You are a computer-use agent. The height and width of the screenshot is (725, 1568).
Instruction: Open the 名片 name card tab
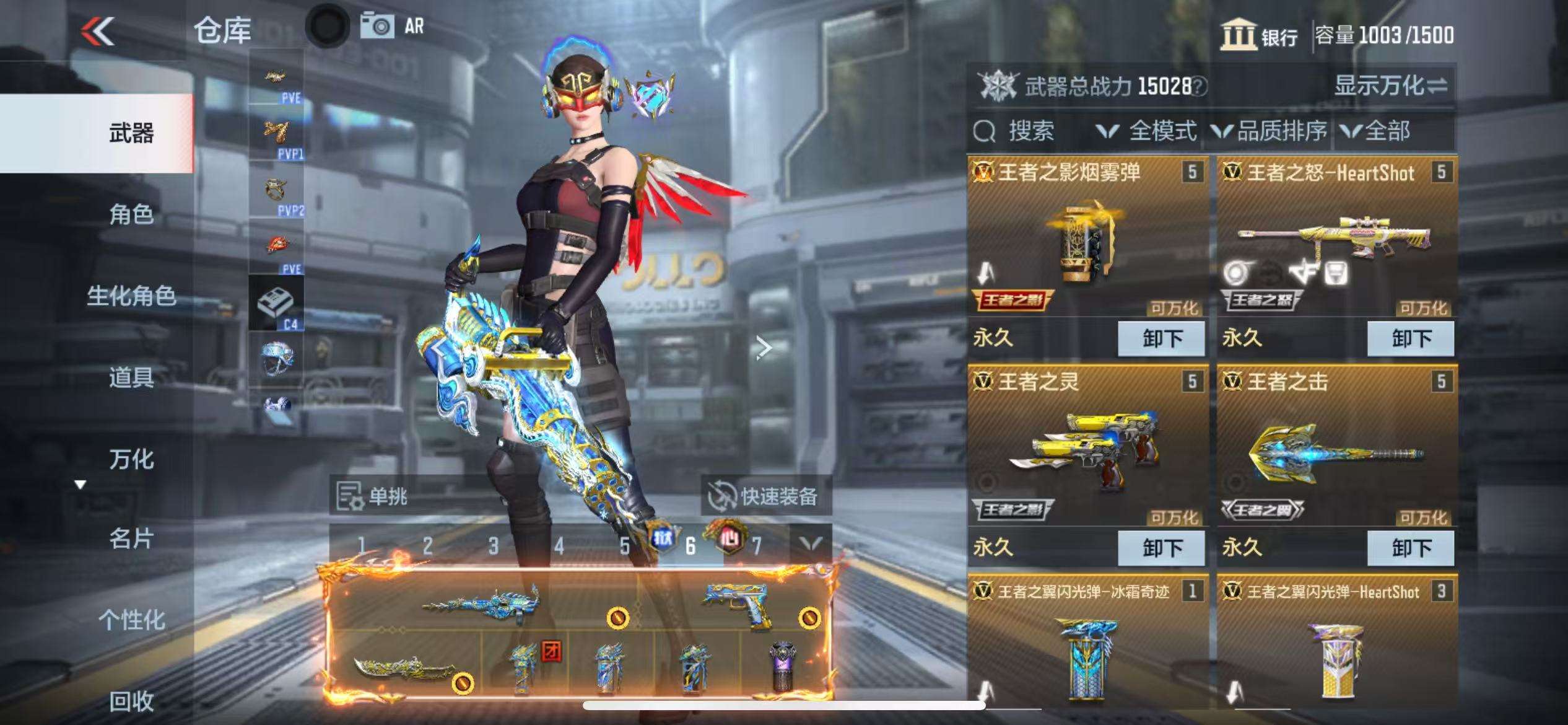click(x=131, y=539)
